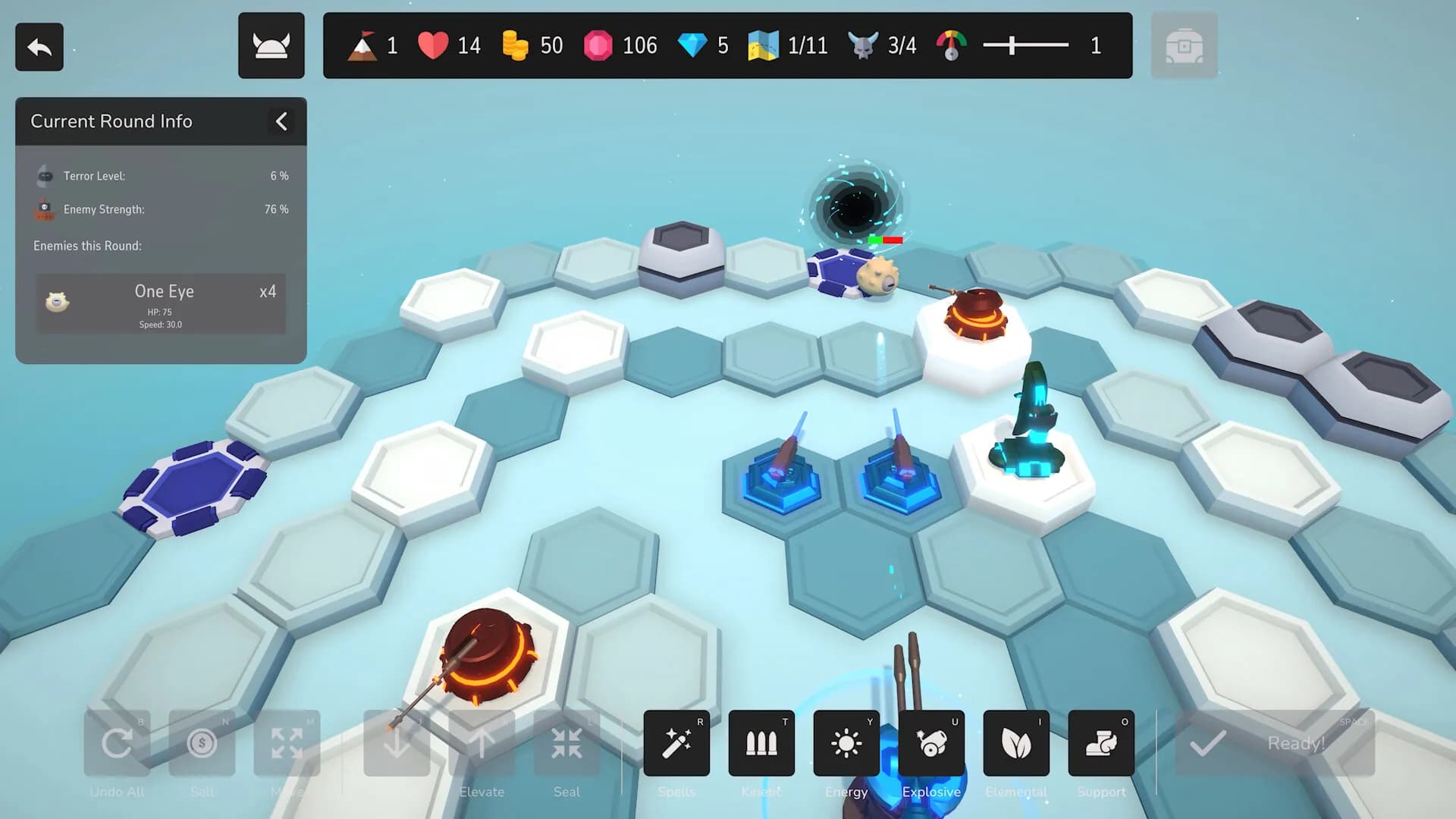Click the One Eye enemy portrait
This screenshot has height=819, width=1456.
pos(59,303)
